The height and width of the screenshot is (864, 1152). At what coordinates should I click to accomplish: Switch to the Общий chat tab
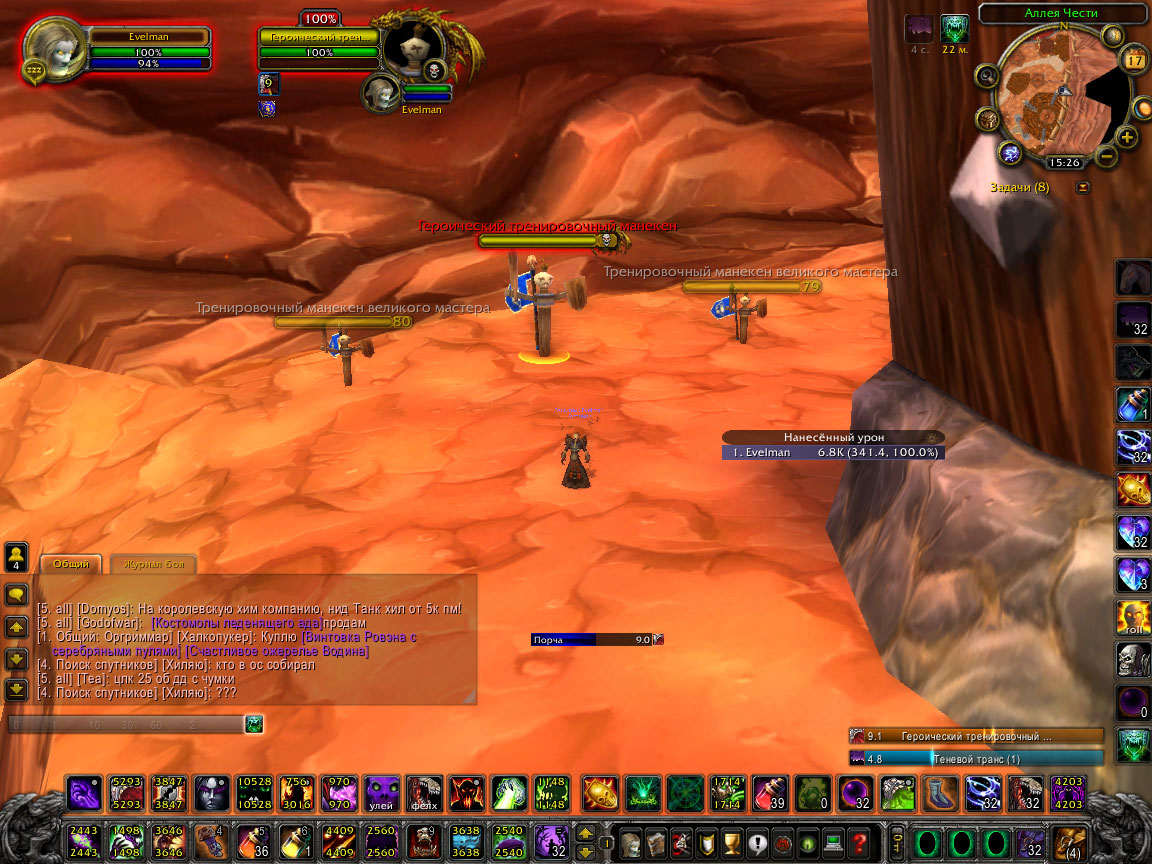tap(71, 564)
